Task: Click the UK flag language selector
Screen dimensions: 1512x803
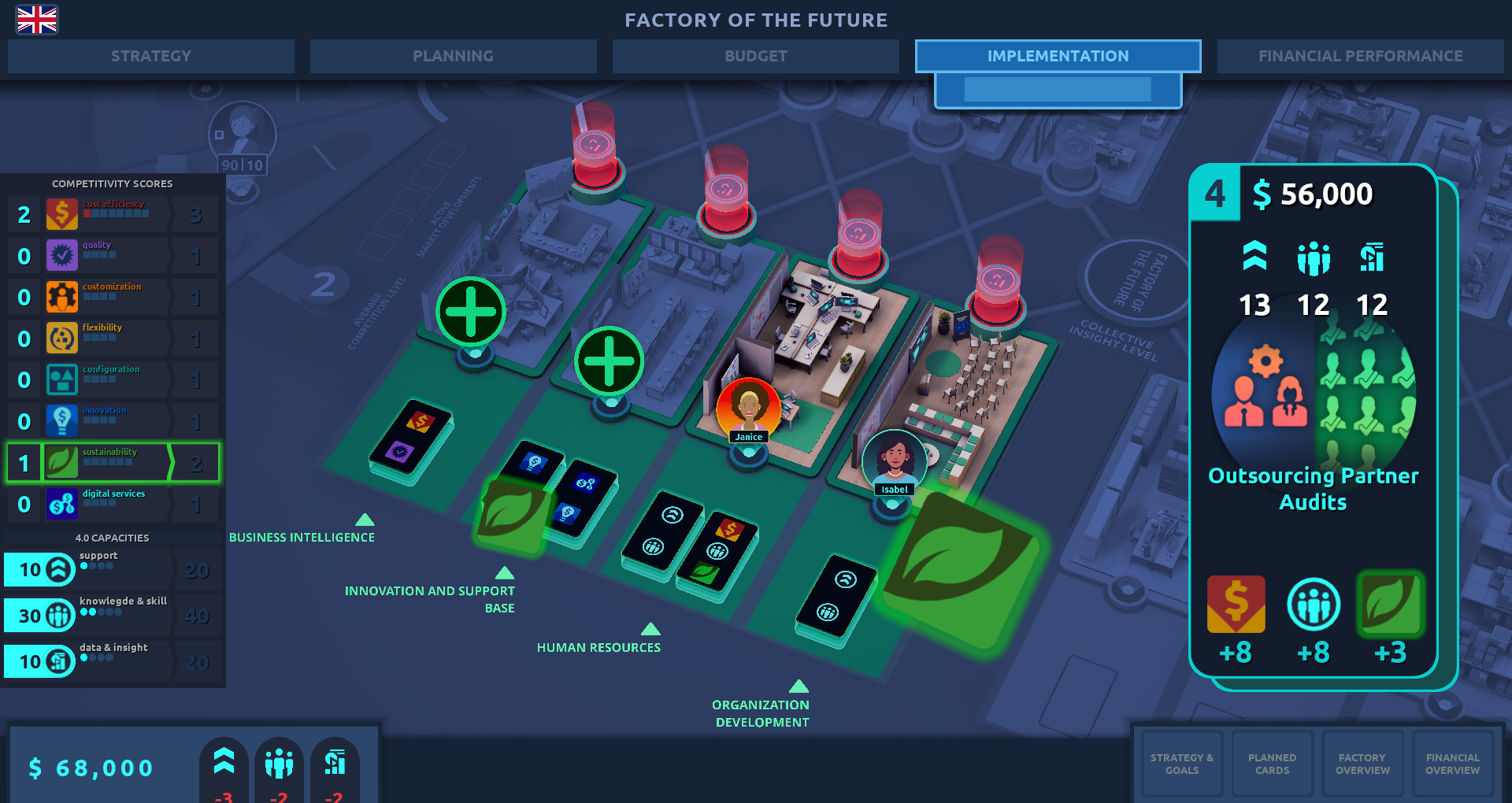Action: pos(37,20)
